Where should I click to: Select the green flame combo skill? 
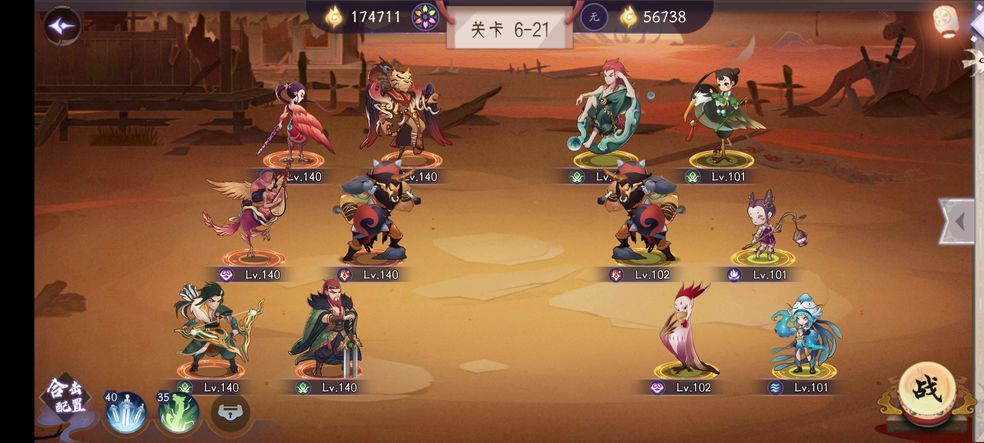pyautogui.click(x=178, y=411)
